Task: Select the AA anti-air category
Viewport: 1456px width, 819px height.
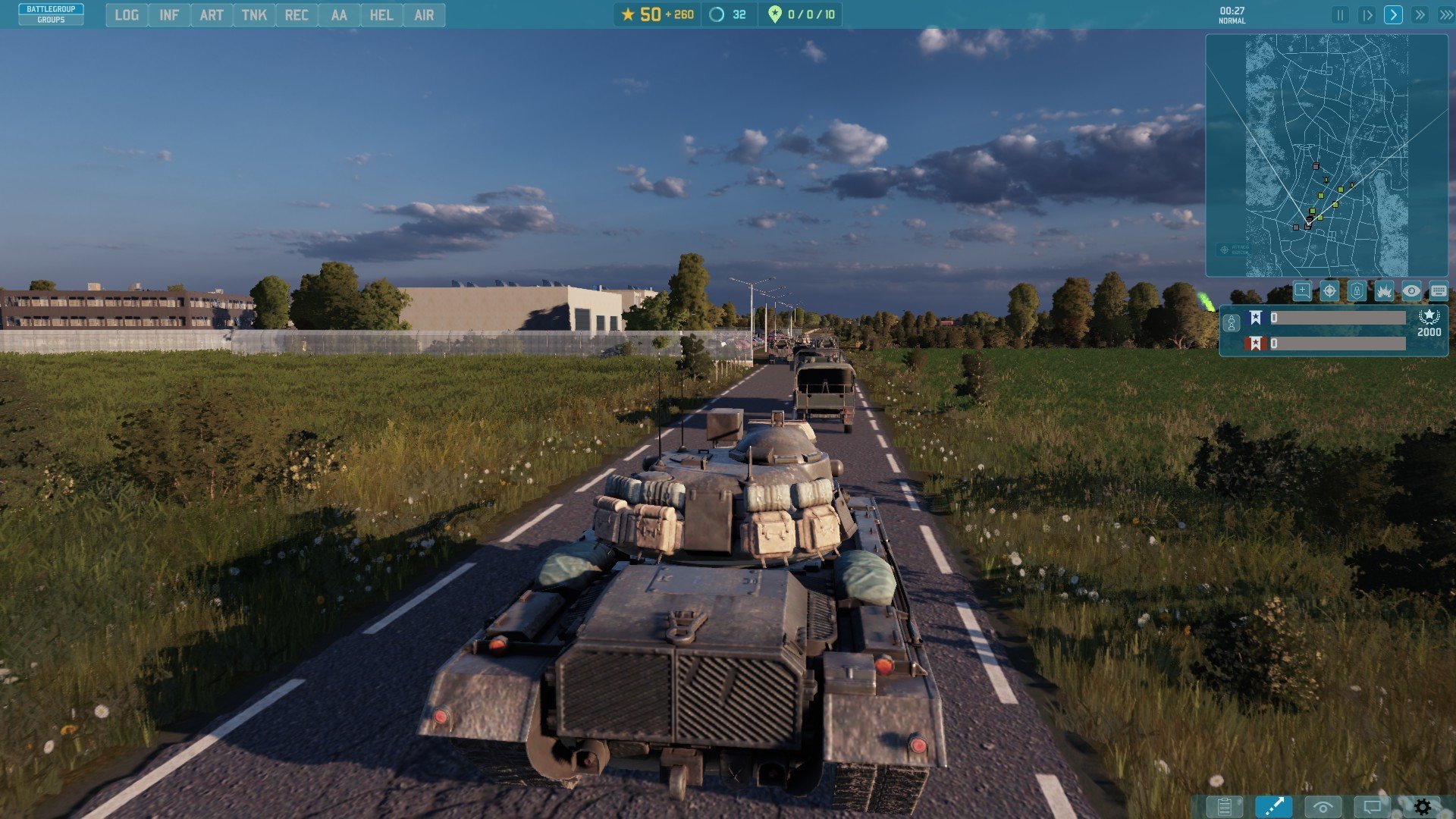Action: [339, 15]
